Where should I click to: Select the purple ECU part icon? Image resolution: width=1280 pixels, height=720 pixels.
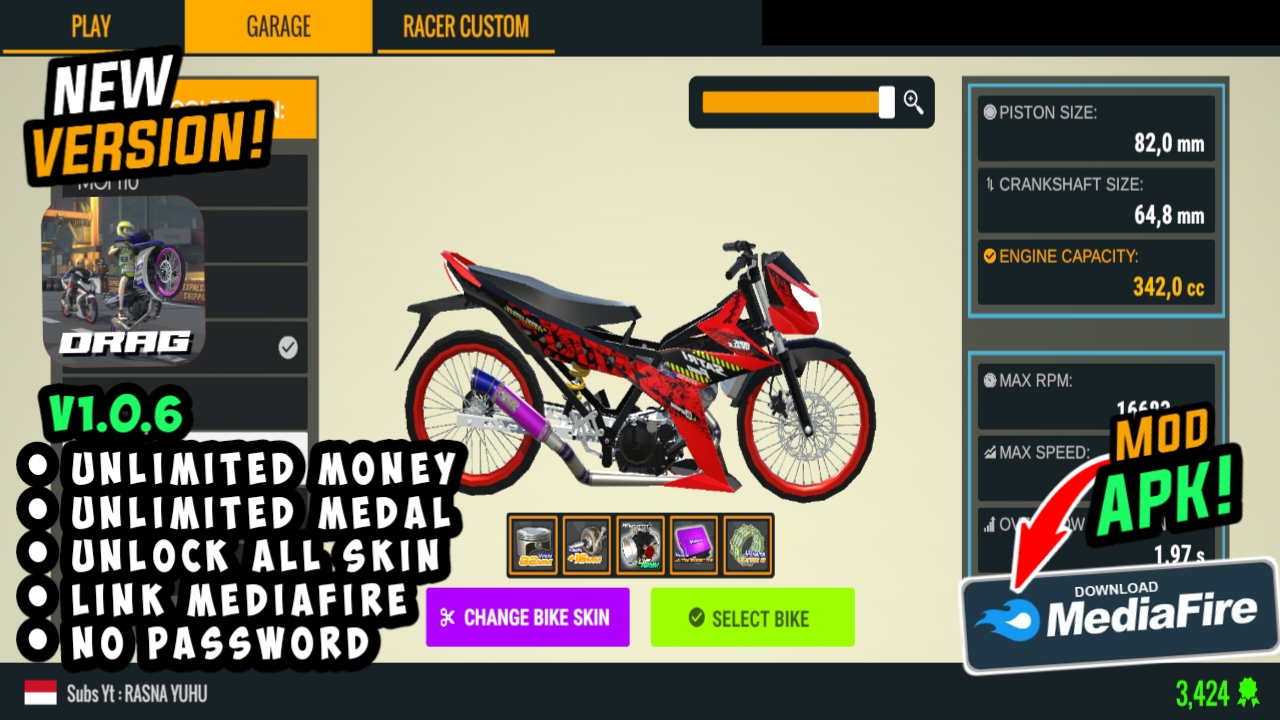point(695,545)
